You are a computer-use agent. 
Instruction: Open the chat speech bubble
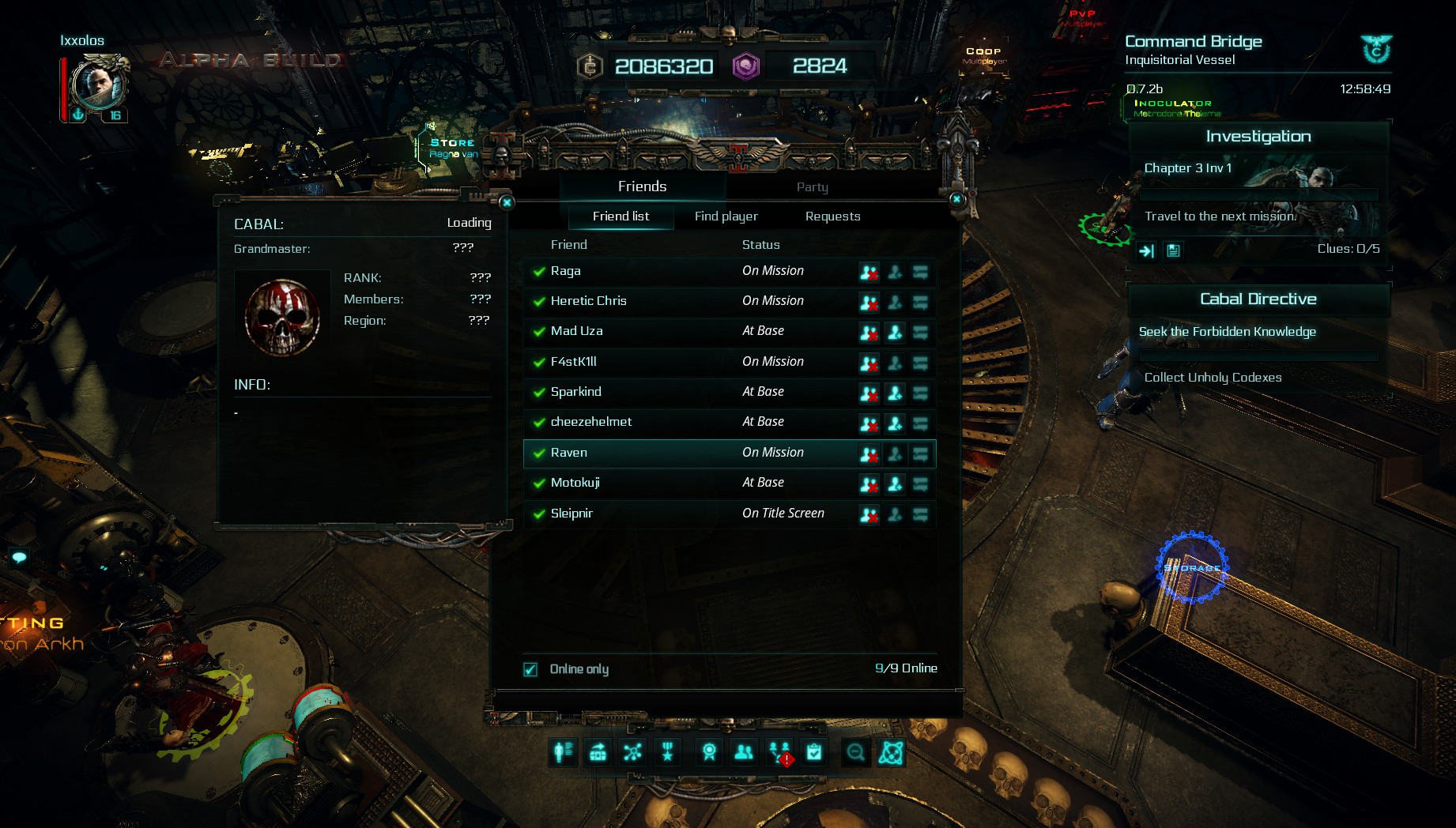pos(19,558)
